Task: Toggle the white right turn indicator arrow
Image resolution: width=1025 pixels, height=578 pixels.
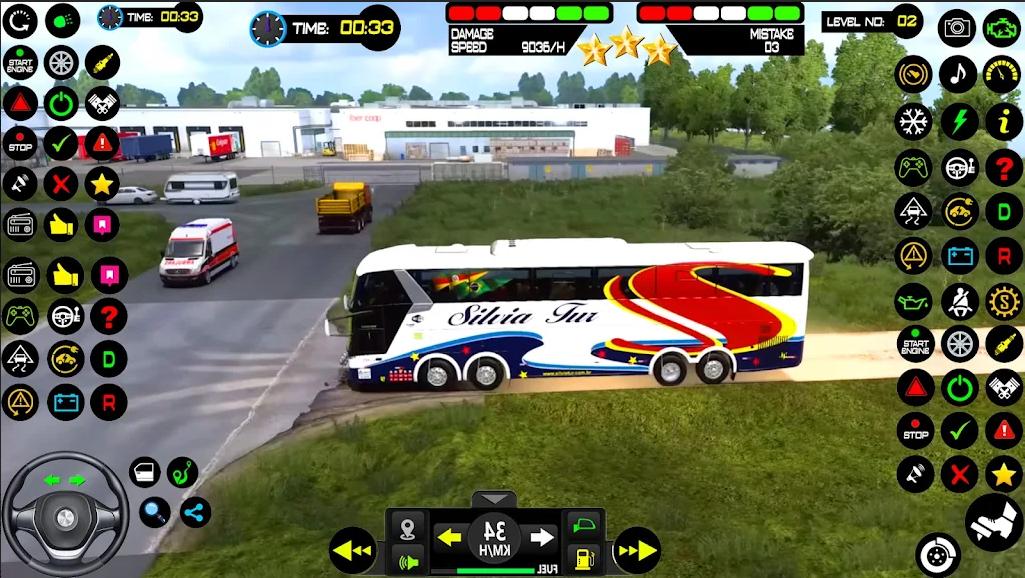Action: pyautogui.click(x=542, y=537)
